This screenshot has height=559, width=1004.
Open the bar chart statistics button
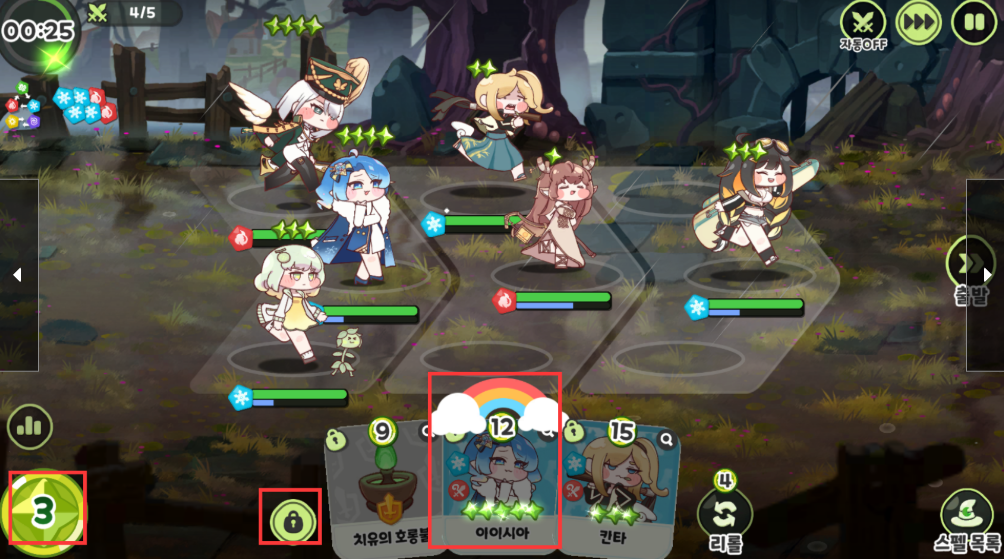(30, 427)
